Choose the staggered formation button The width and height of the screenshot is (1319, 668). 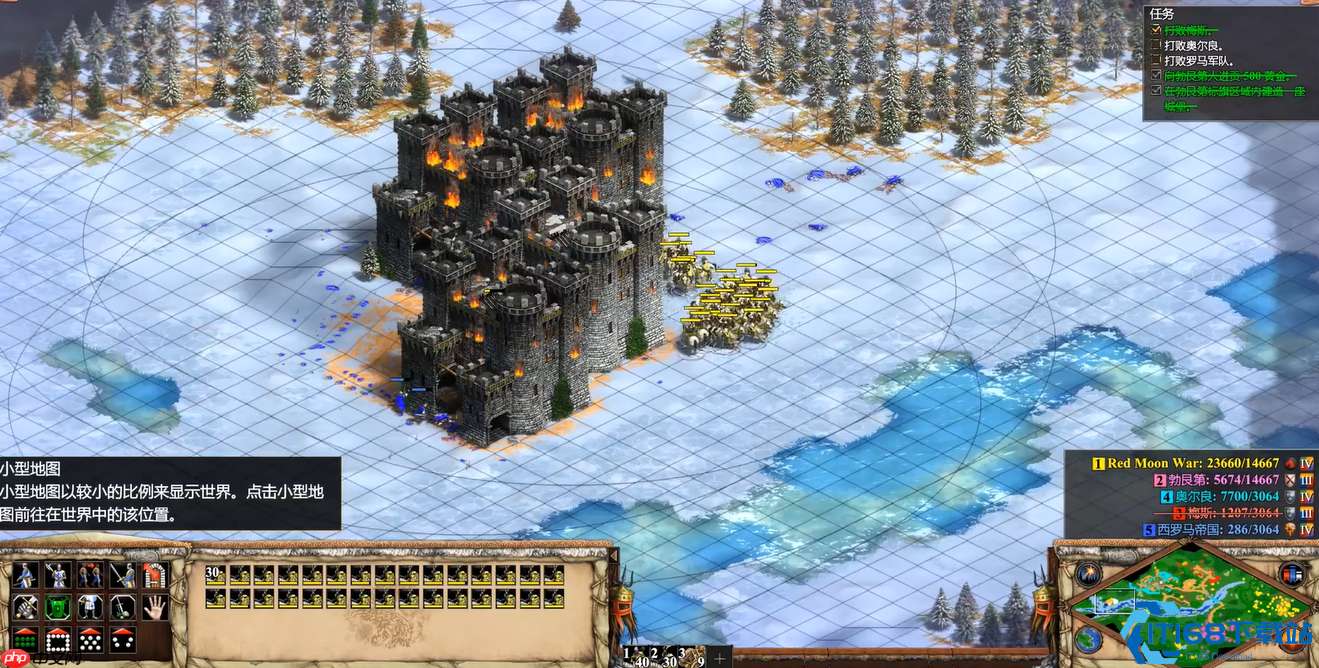coord(90,639)
